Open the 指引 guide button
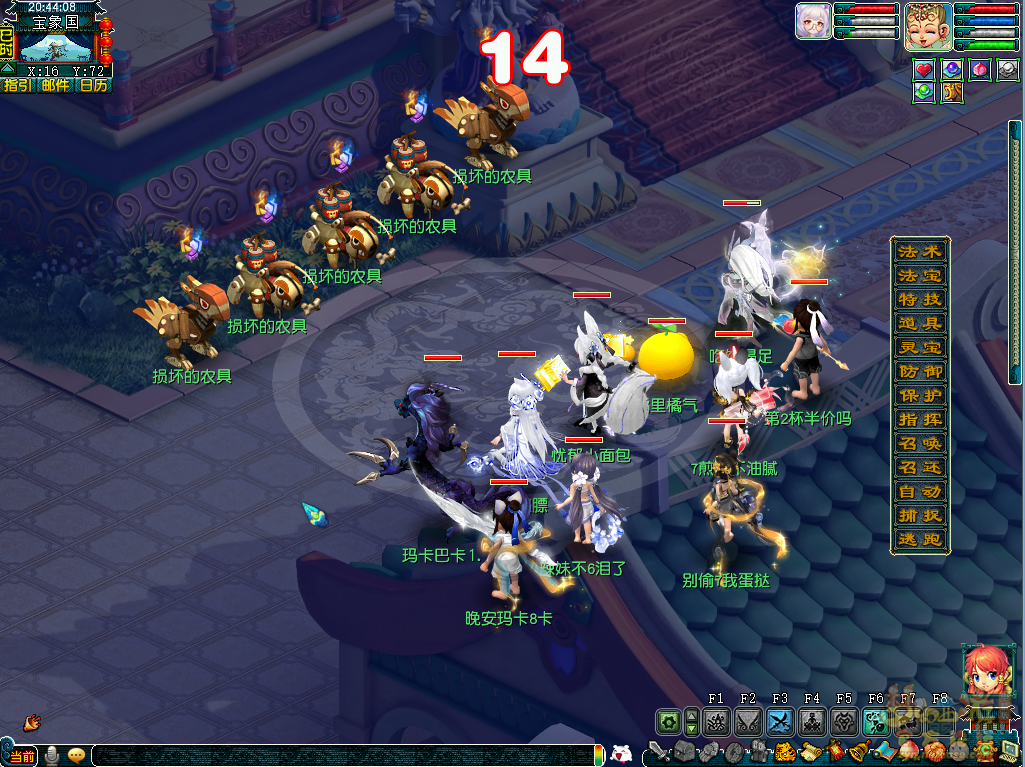 point(17,86)
